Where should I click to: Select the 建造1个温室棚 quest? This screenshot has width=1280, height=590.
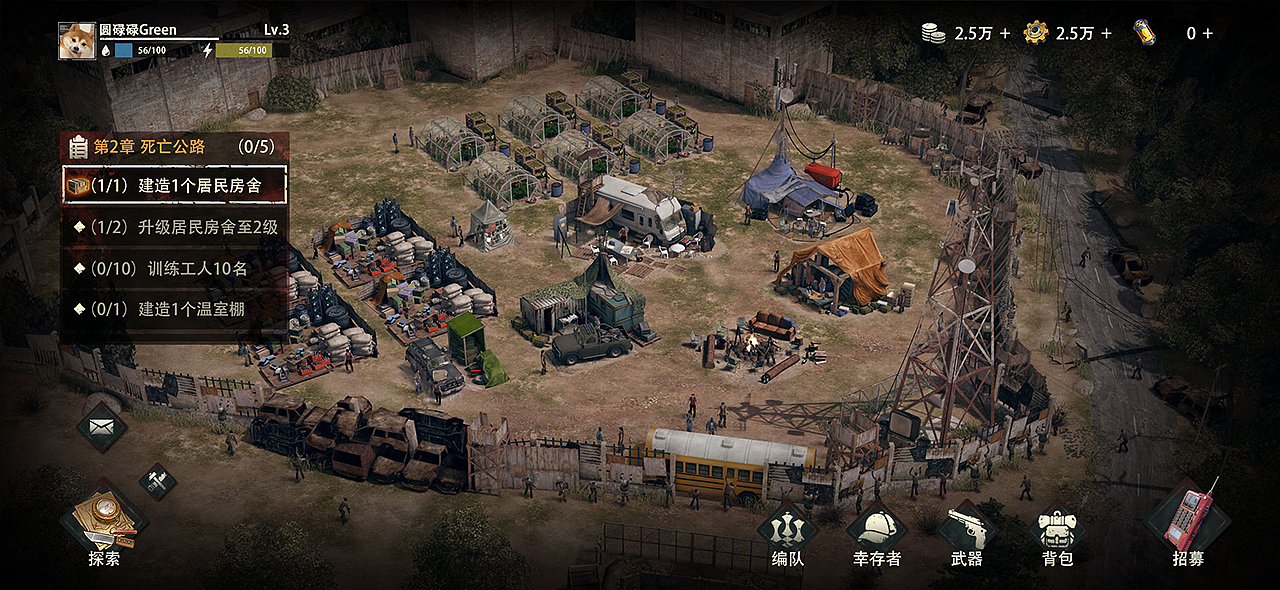[x=175, y=309]
